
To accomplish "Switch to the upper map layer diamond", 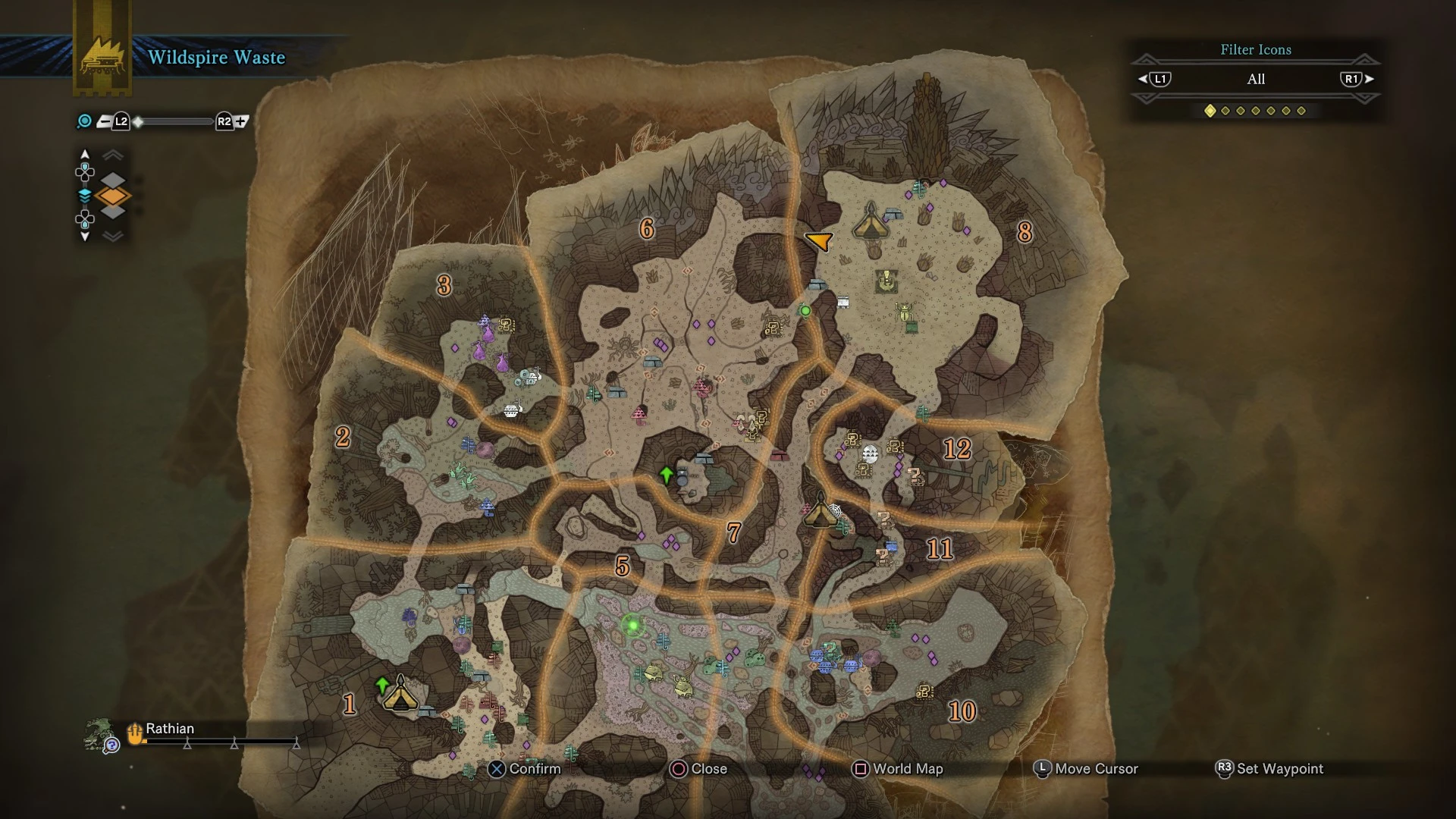I will [x=113, y=180].
